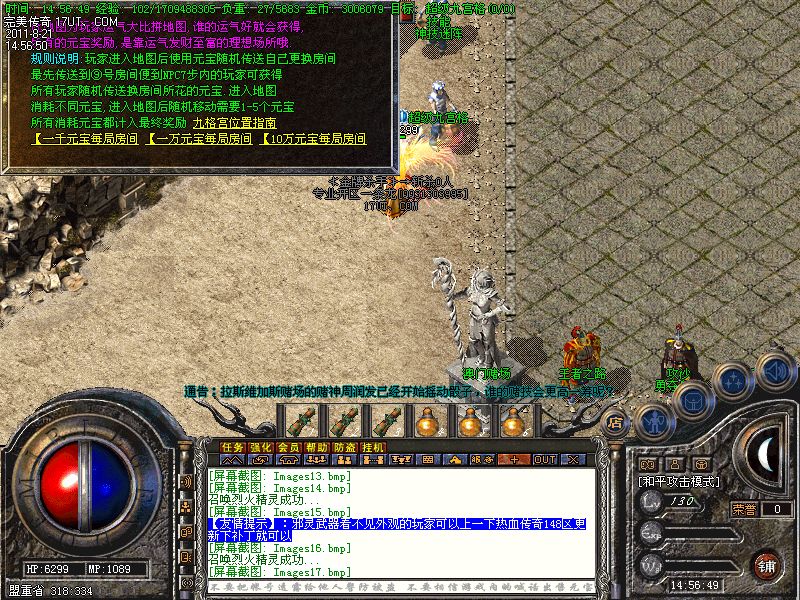Viewport: 800px width, 600px height.
Task: Open the character figure round button
Action: (x=655, y=421)
